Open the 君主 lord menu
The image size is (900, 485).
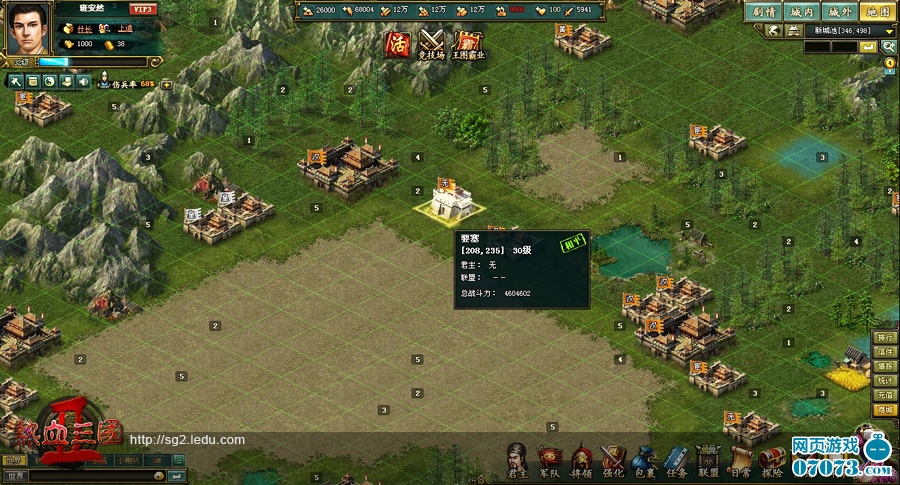click(x=517, y=459)
